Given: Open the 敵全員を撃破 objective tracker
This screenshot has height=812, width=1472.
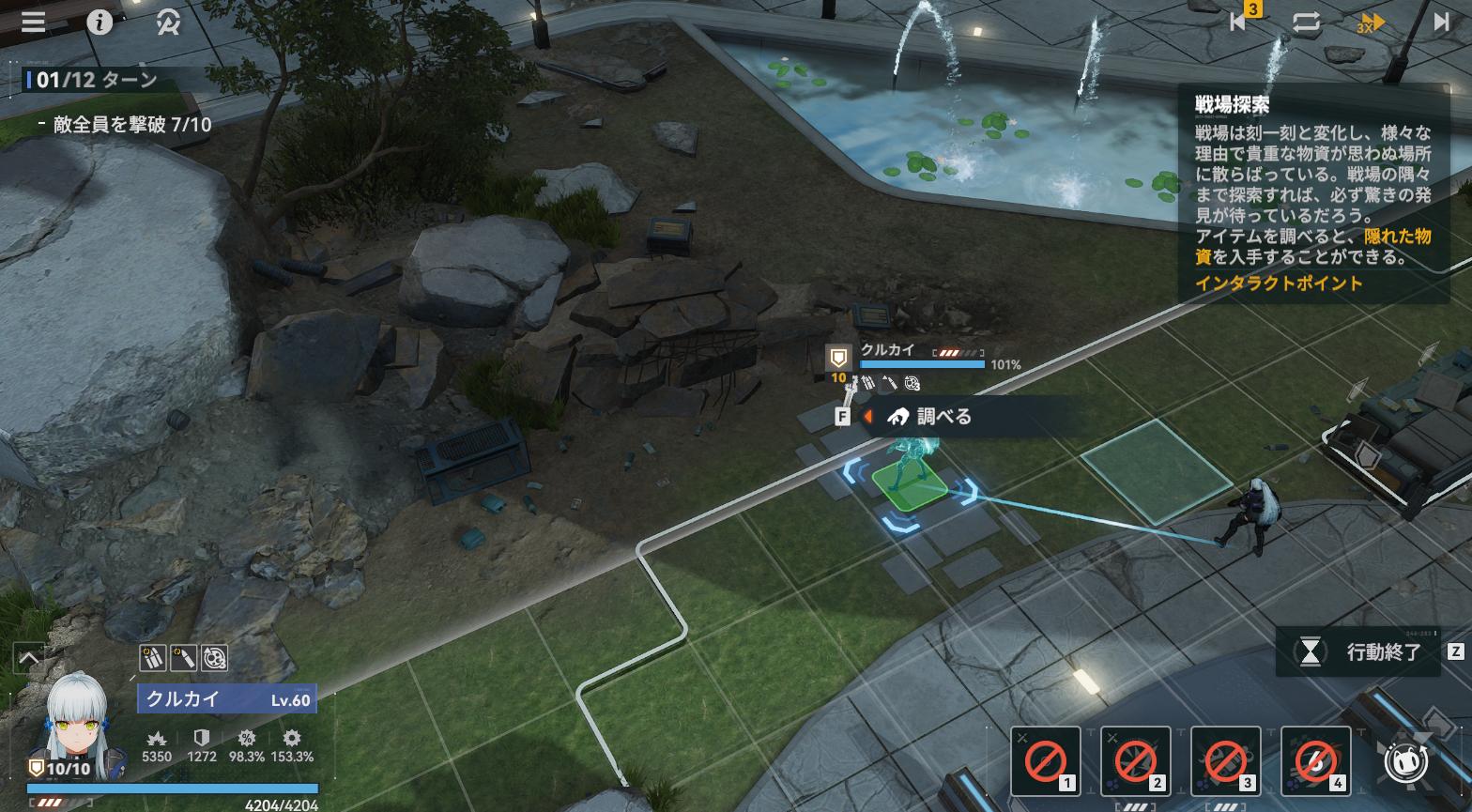Looking at the screenshot, I should click(131, 125).
